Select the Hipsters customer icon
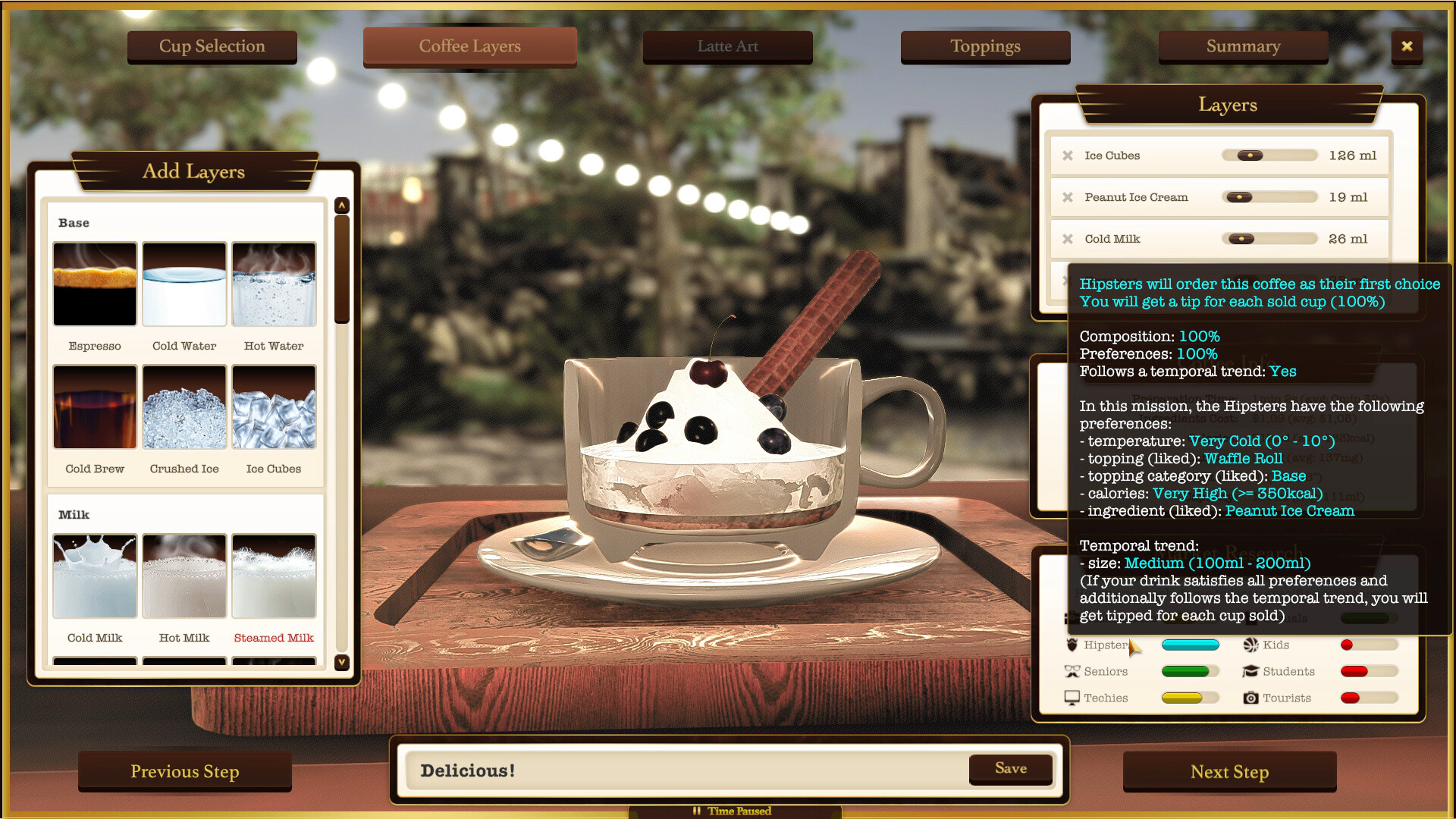The image size is (1456, 819). point(1072,645)
